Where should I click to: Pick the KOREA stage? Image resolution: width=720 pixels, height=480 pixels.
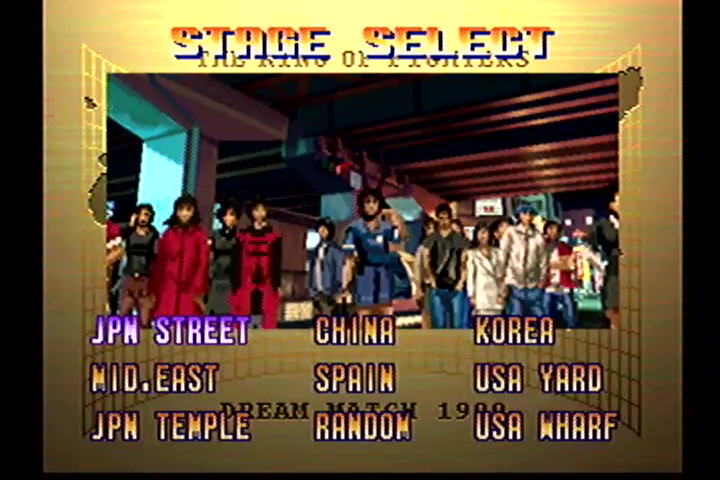click(515, 332)
